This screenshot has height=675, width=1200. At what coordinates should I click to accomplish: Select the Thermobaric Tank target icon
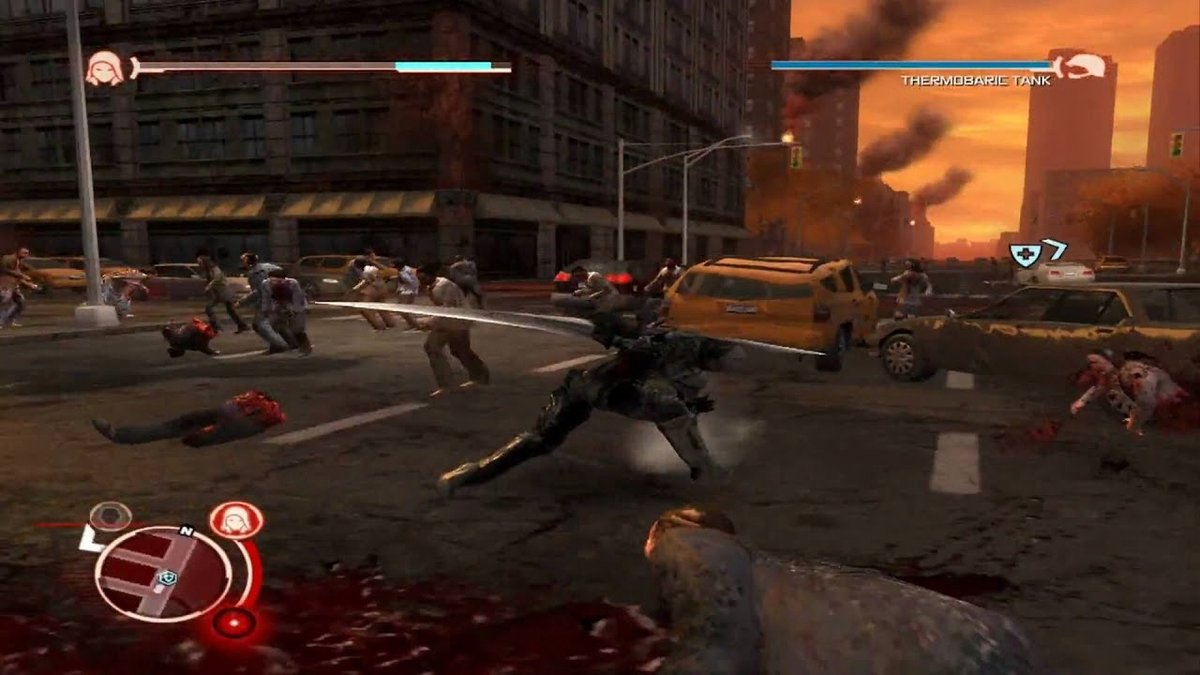(x=1081, y=65)
